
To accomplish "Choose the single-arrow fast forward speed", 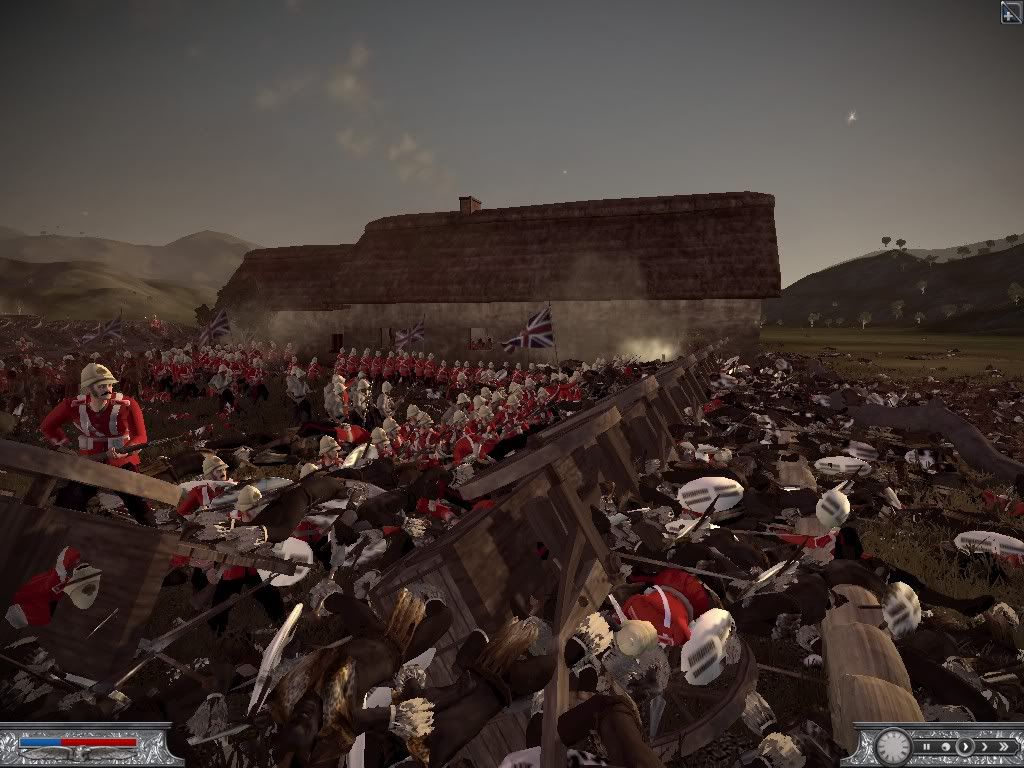I will click(x=984, y=747).
